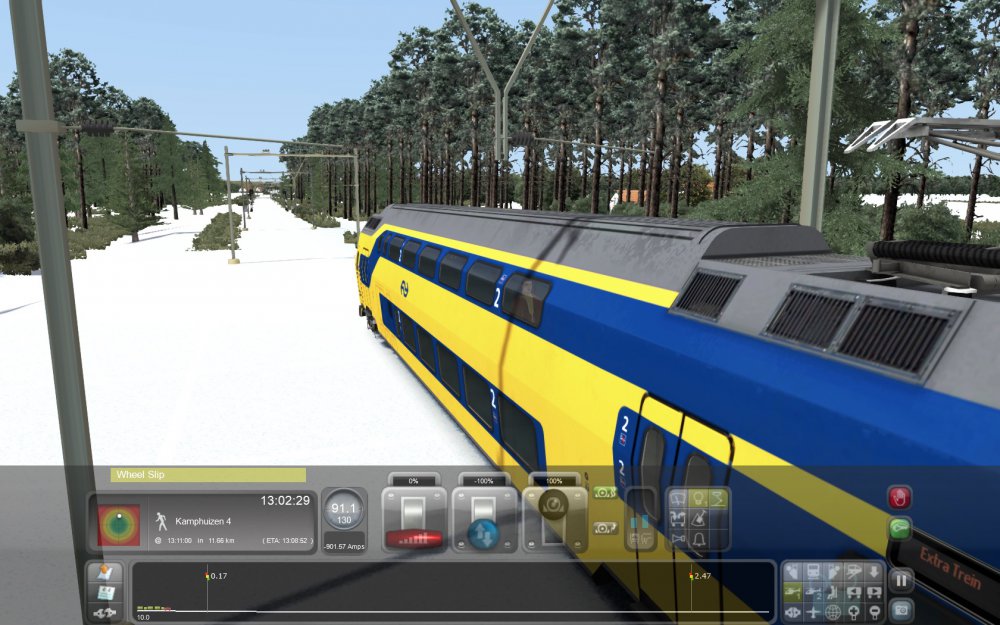This screenshot has width=1000, height=625.
Task: Toggle the upper green brake mode button
Action: tap(604, 492)
